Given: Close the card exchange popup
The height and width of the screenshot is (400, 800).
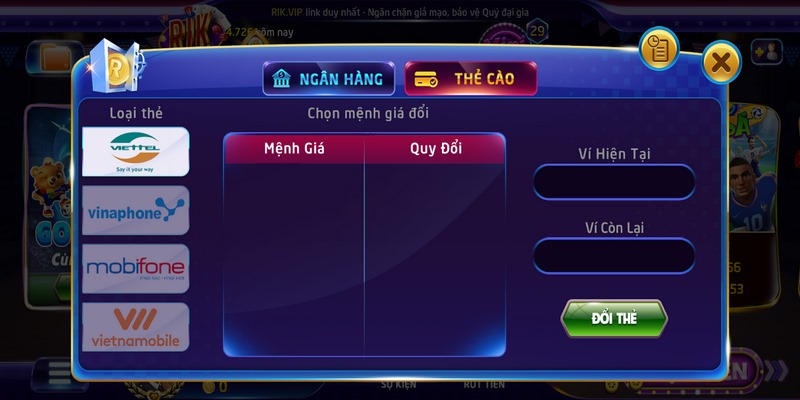Looking at the screenshot, I should [720, 63].
